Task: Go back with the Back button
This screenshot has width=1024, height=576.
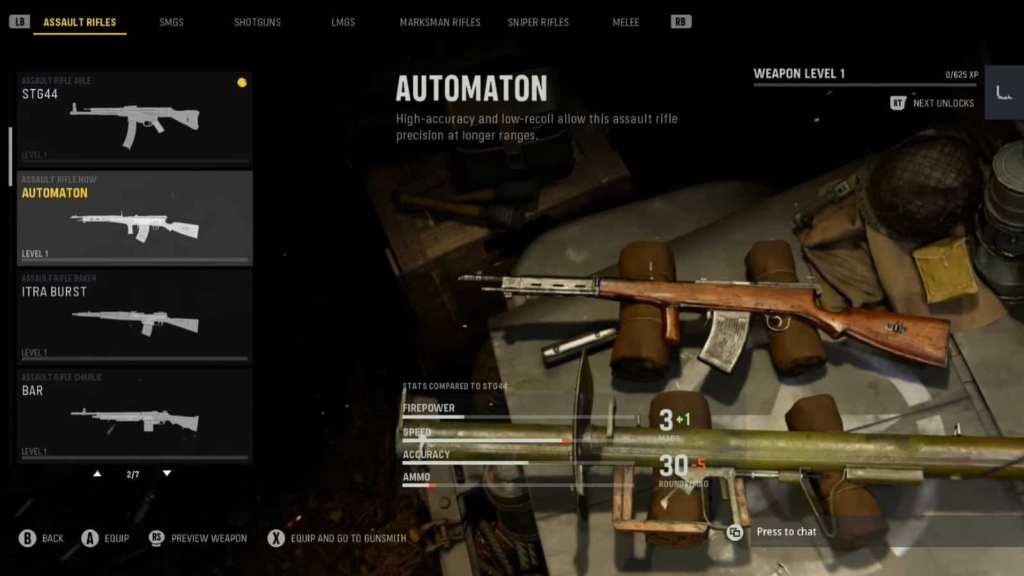Action: coord(41,538)
